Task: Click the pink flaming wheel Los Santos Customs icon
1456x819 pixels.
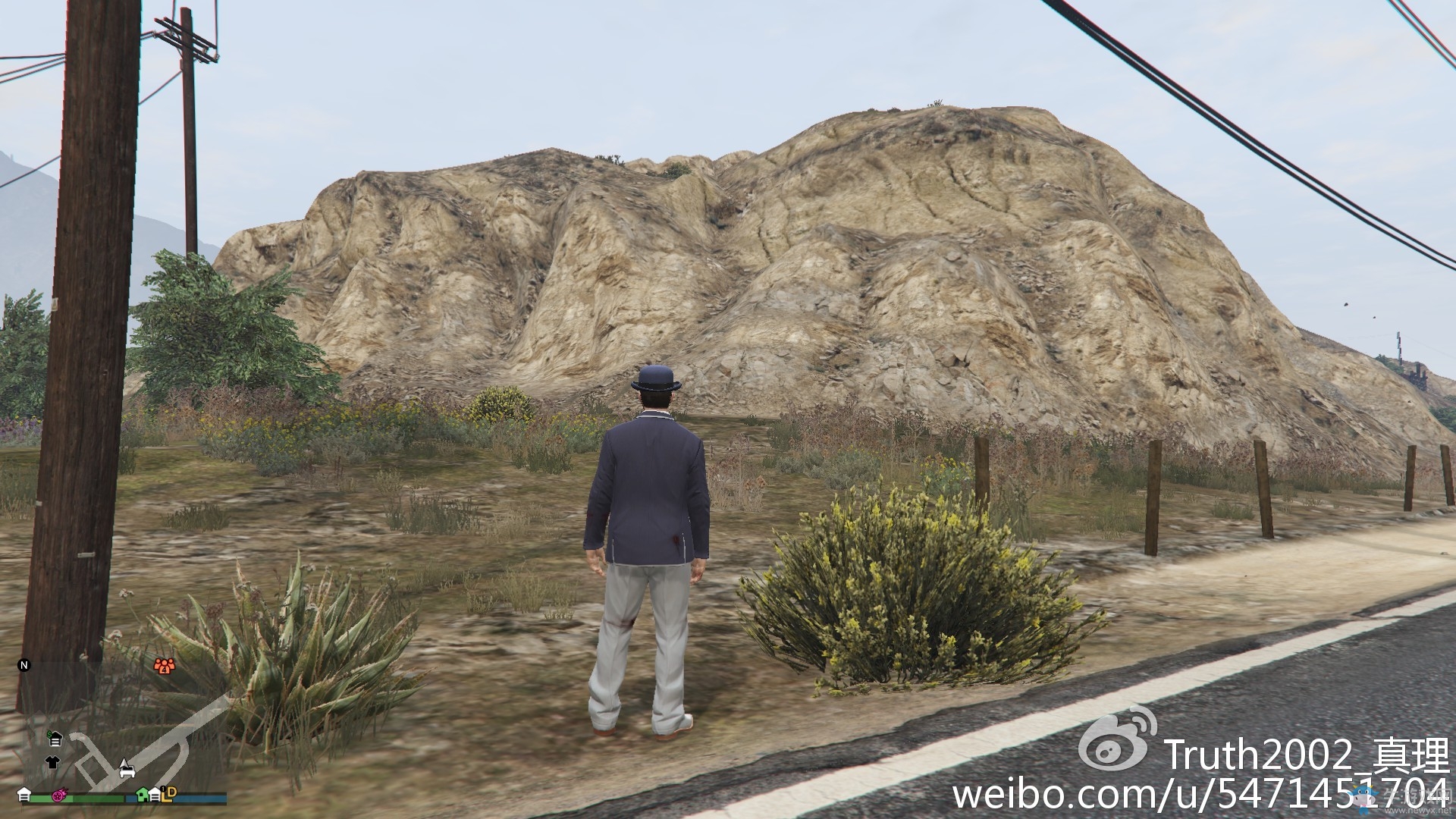Action: click(60, 796)
